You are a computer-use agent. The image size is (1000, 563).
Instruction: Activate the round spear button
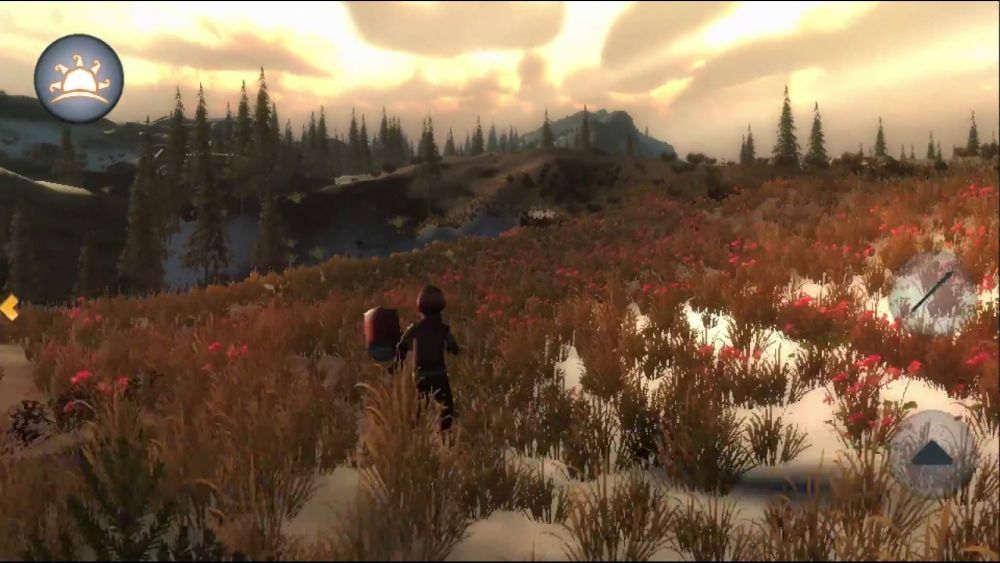point(932,292)
